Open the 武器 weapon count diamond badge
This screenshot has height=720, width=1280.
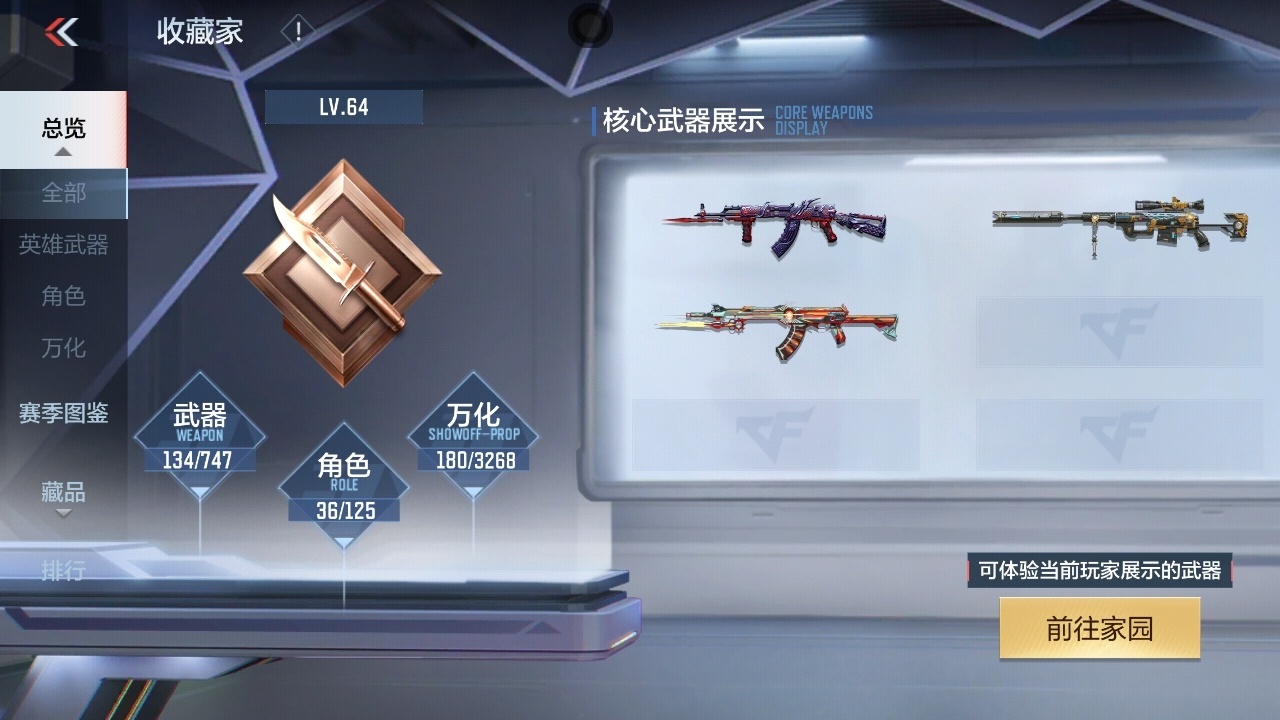tap(199, 435)
